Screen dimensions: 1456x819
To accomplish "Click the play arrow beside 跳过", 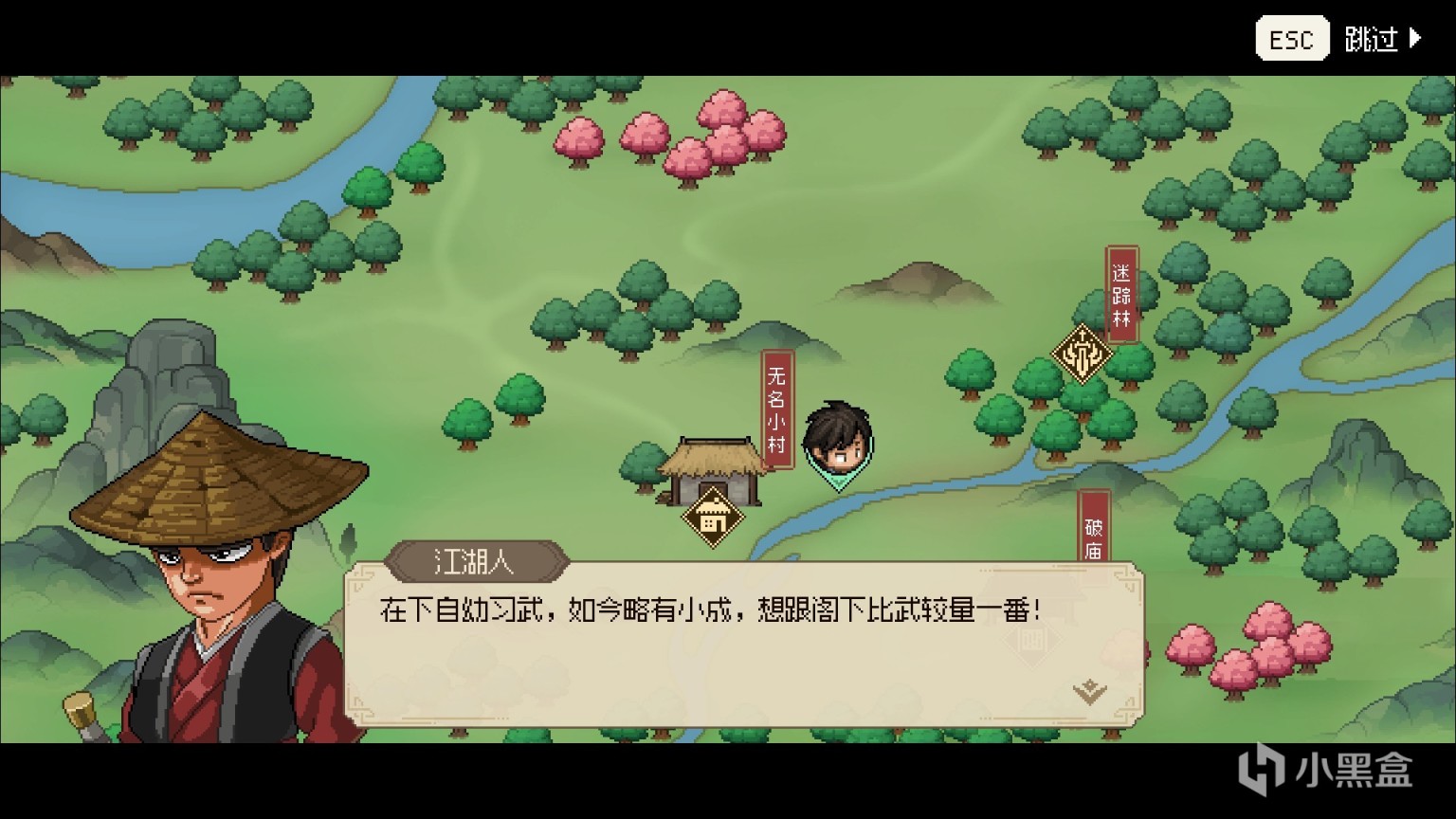I will 1417,37.
